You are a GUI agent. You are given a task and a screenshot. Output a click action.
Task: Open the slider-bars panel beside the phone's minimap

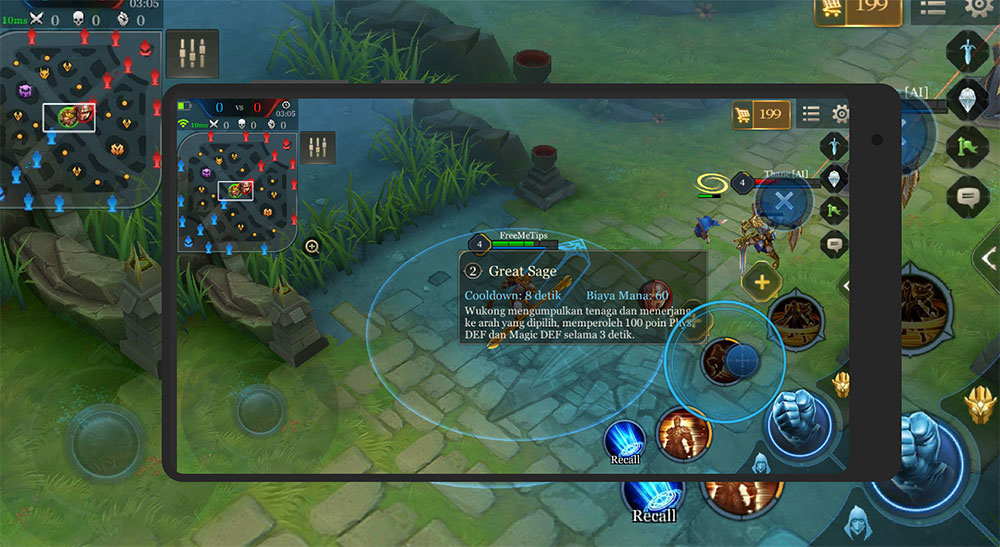[318, 147]
